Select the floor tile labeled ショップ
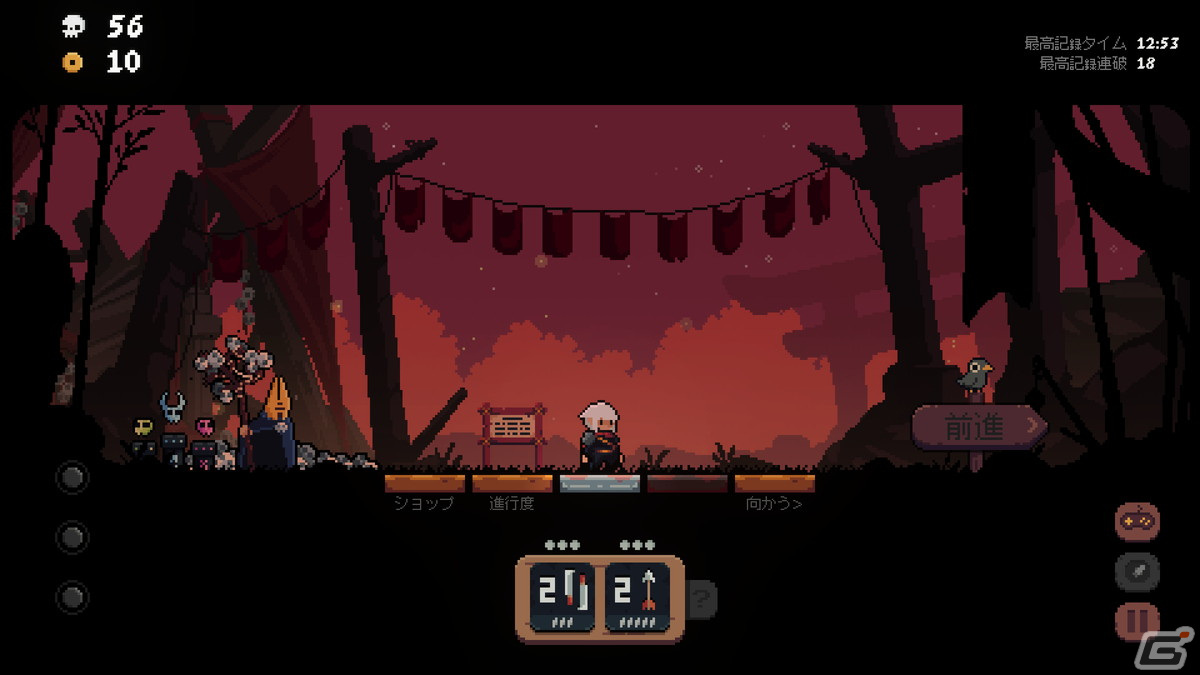Image resolution: width=1200 pixels, height=675 pixels. 424,484
